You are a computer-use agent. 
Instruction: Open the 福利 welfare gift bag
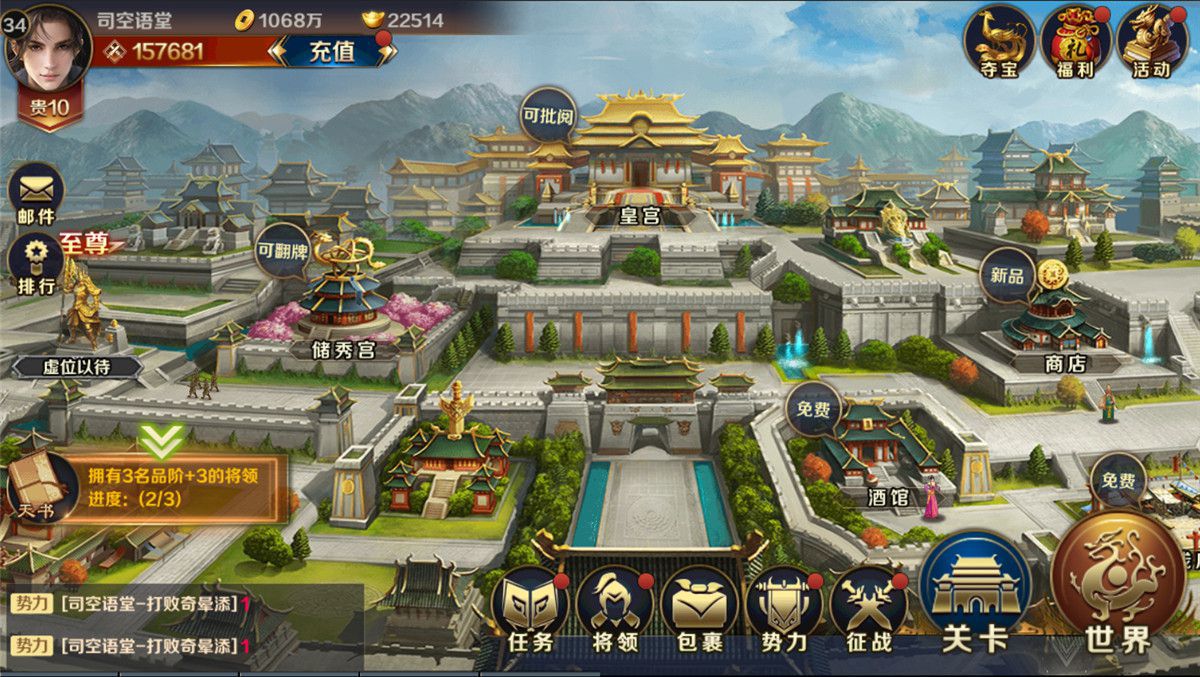[1076, 42]
